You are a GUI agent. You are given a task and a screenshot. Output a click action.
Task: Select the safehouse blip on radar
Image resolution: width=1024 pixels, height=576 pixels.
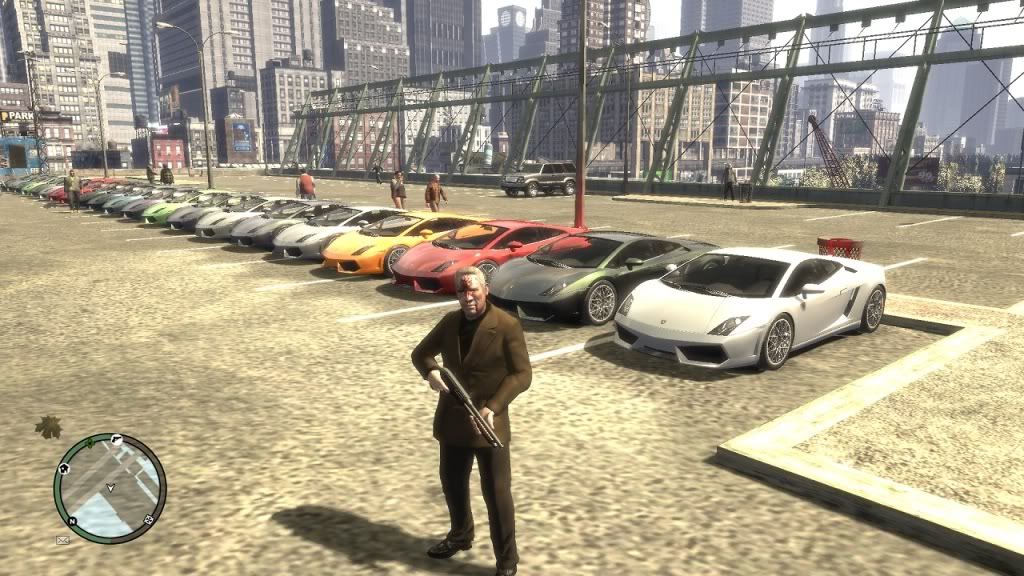pos(64,467)
